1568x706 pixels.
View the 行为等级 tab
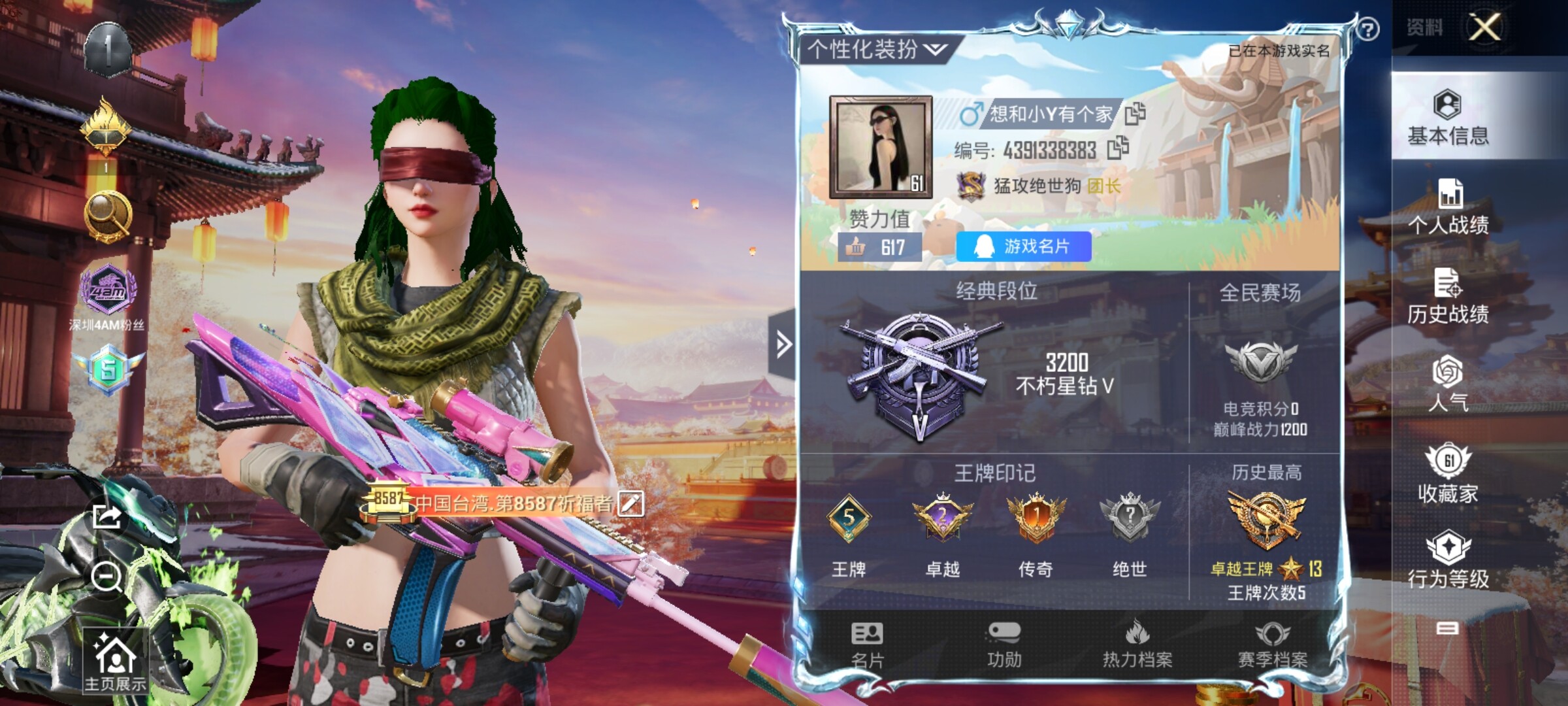coord(1448,560)
